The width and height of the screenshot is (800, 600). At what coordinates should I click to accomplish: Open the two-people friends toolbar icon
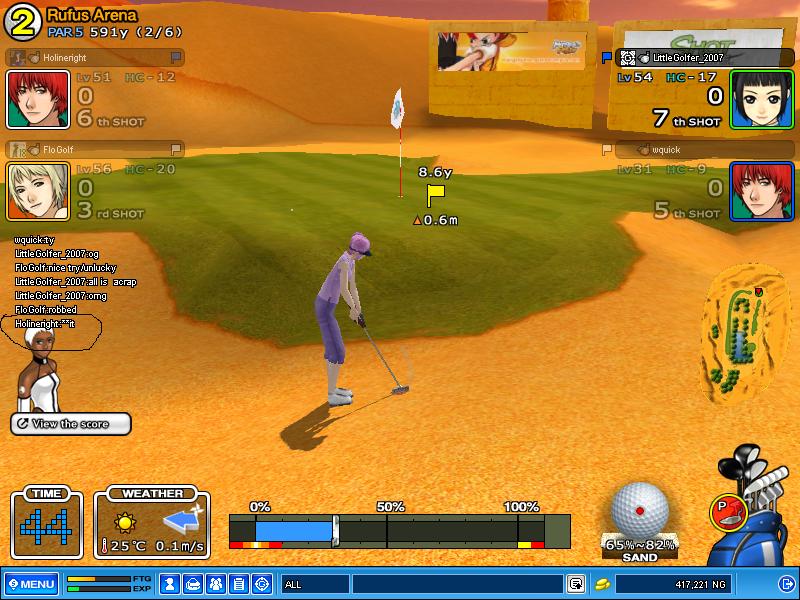[x=217, y=583]
